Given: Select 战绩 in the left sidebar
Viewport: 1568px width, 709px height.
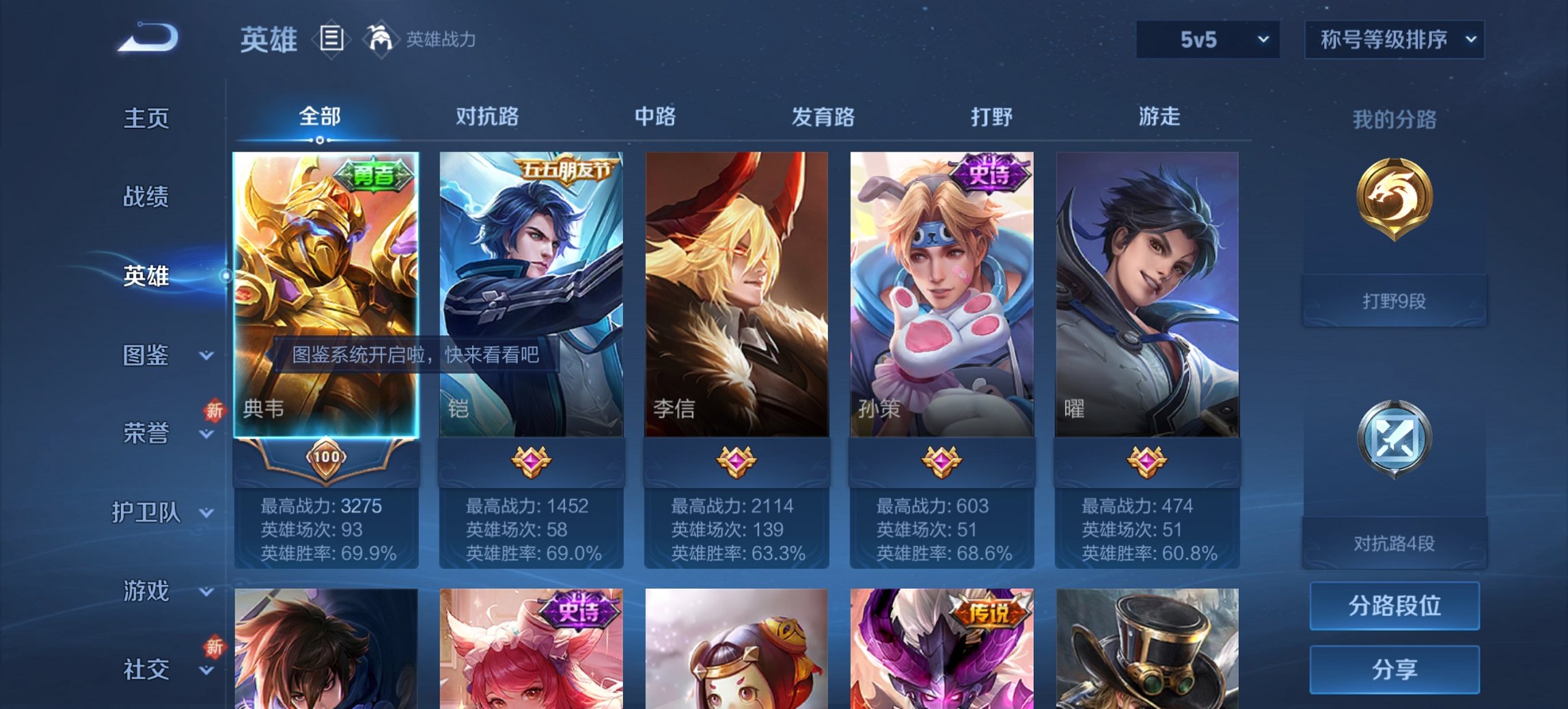Looking at the screenshot, I should tap(146, 198).
